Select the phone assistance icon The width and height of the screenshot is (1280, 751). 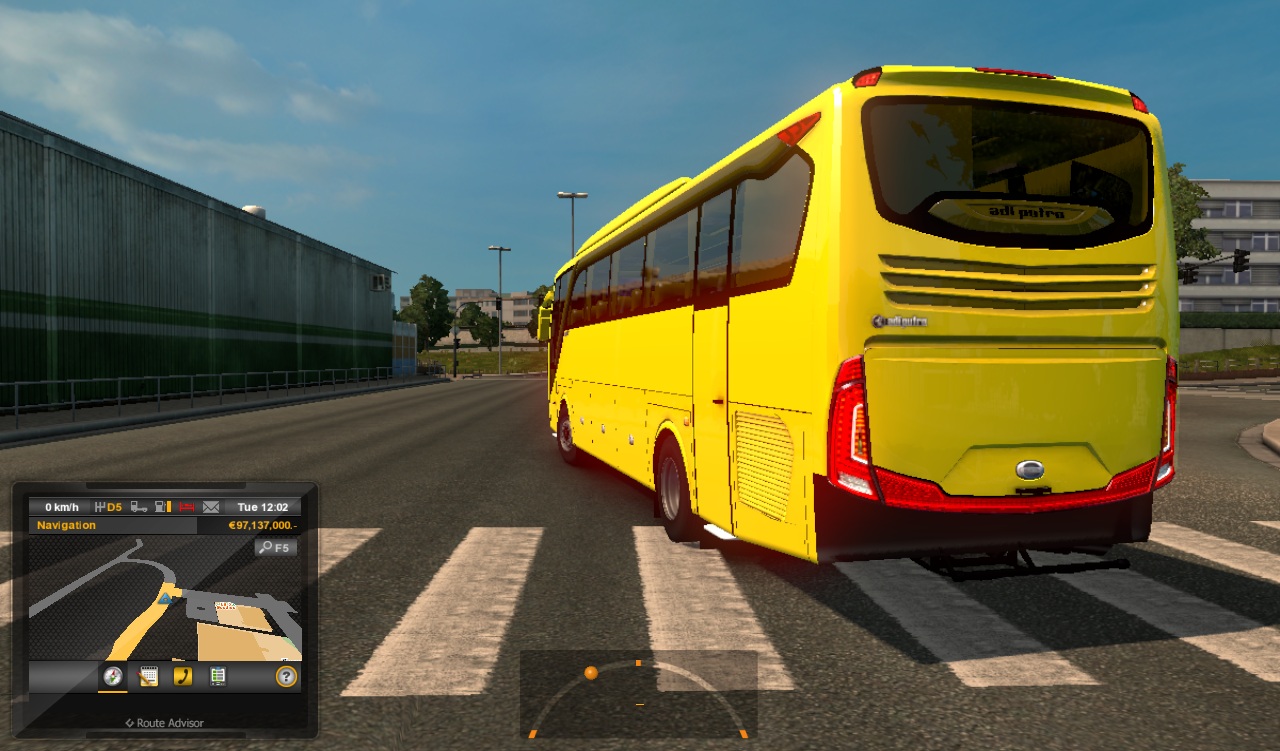(x=183, y=676)
